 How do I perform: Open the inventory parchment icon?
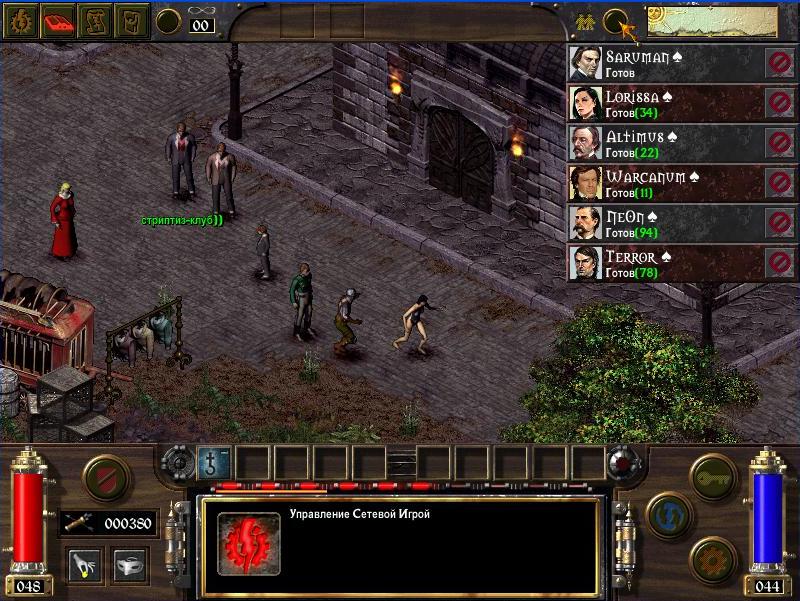[x=132, y=21]
